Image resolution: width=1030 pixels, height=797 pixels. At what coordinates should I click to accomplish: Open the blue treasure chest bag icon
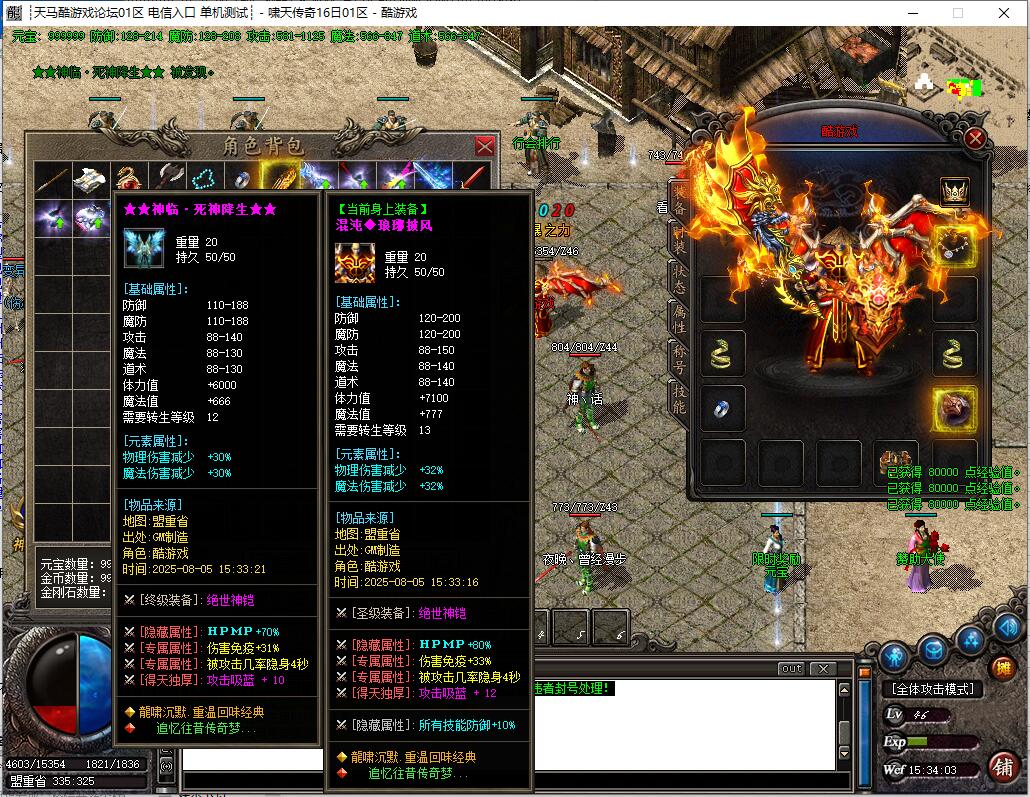tap(934, 651)
